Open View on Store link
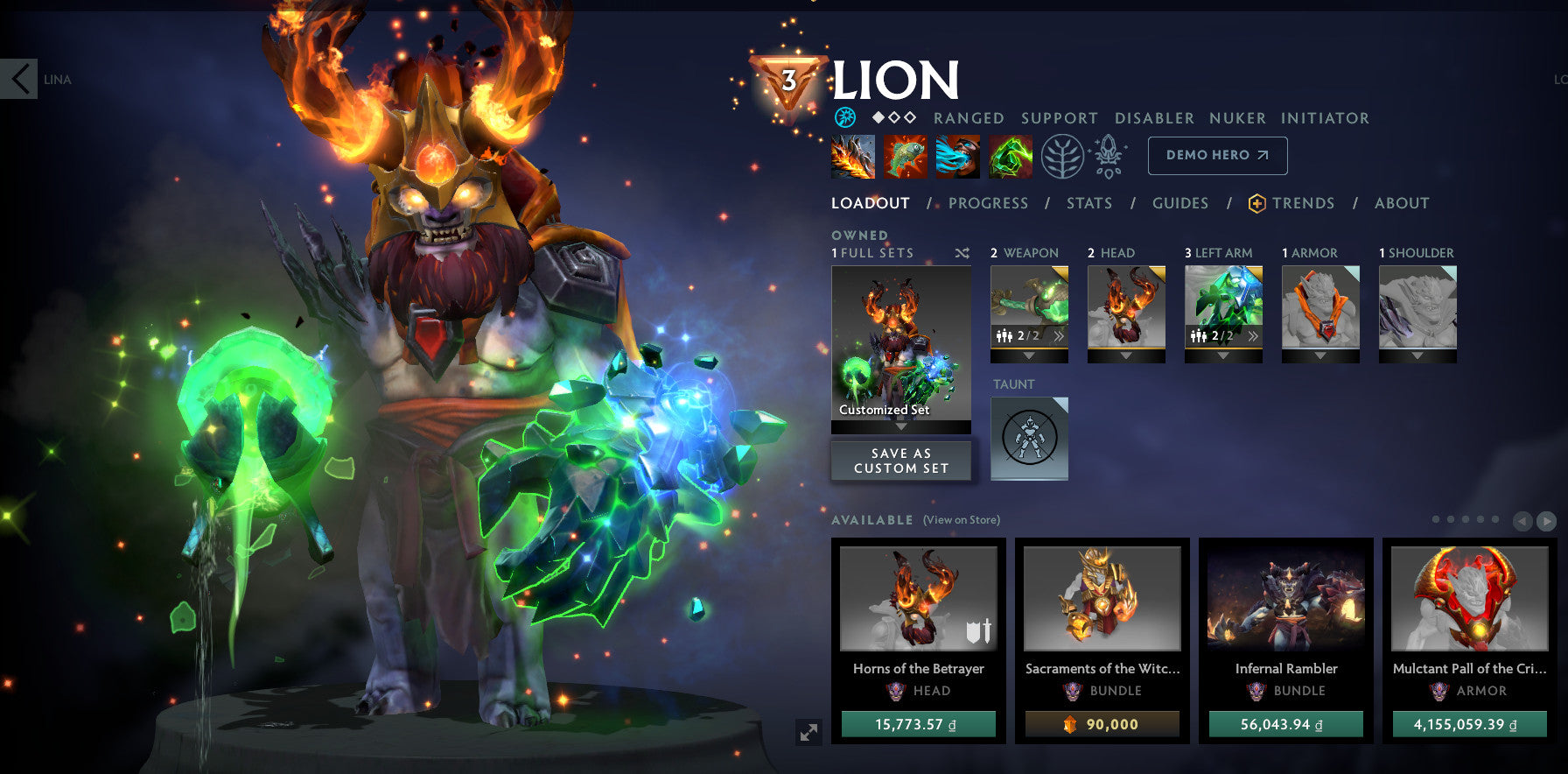The height and width of the screenshot is (774, 1568). [959, 519]
